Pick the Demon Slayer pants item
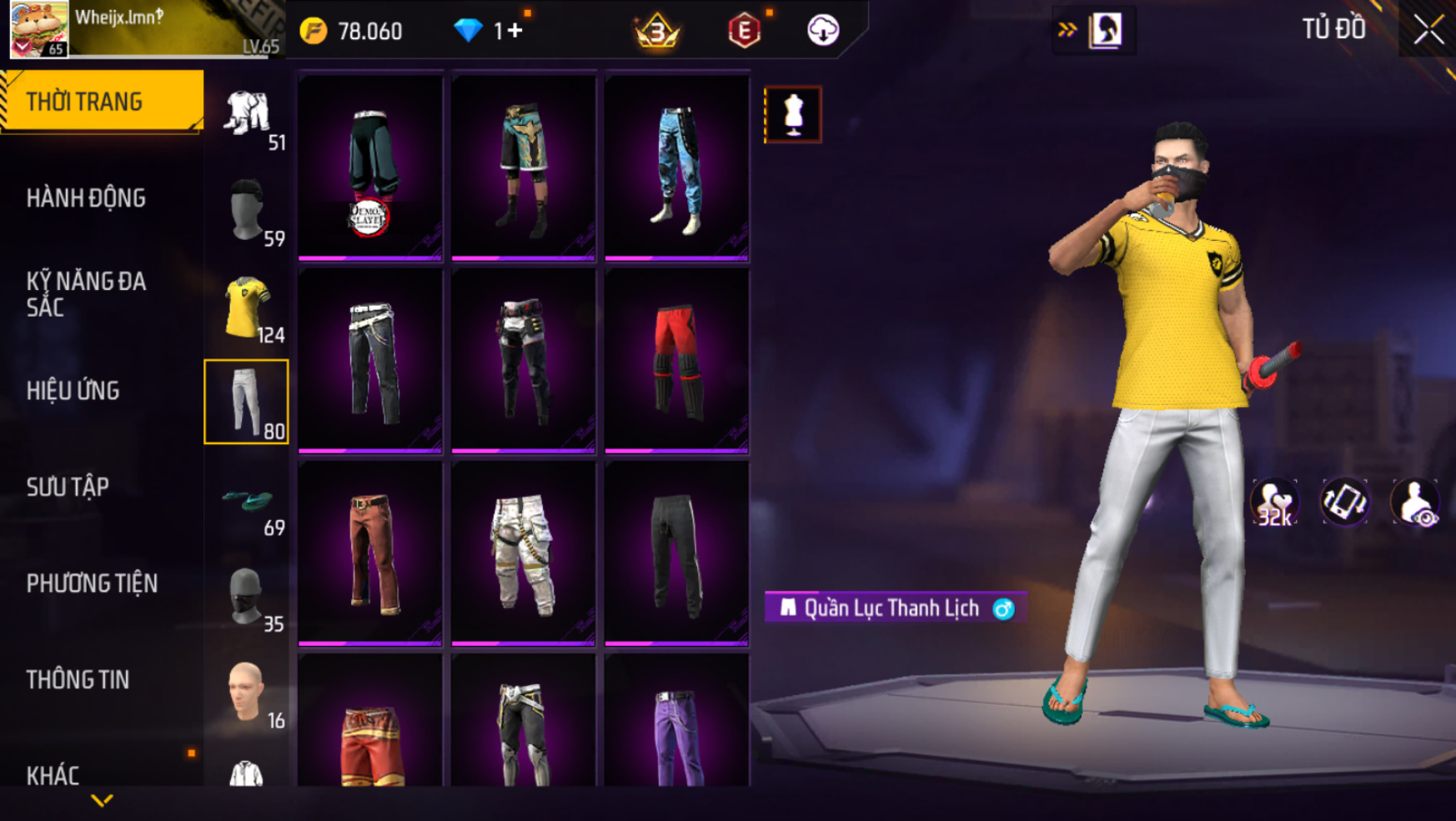This screenshot has height=821, width=1456. coord(370,168)
